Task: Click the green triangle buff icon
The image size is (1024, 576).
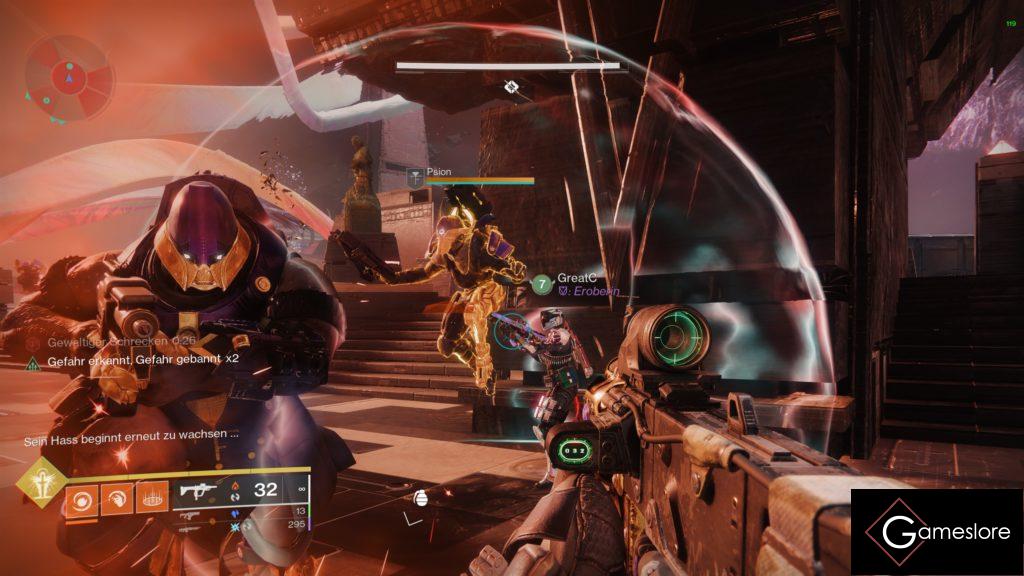Action: point(33,361)
